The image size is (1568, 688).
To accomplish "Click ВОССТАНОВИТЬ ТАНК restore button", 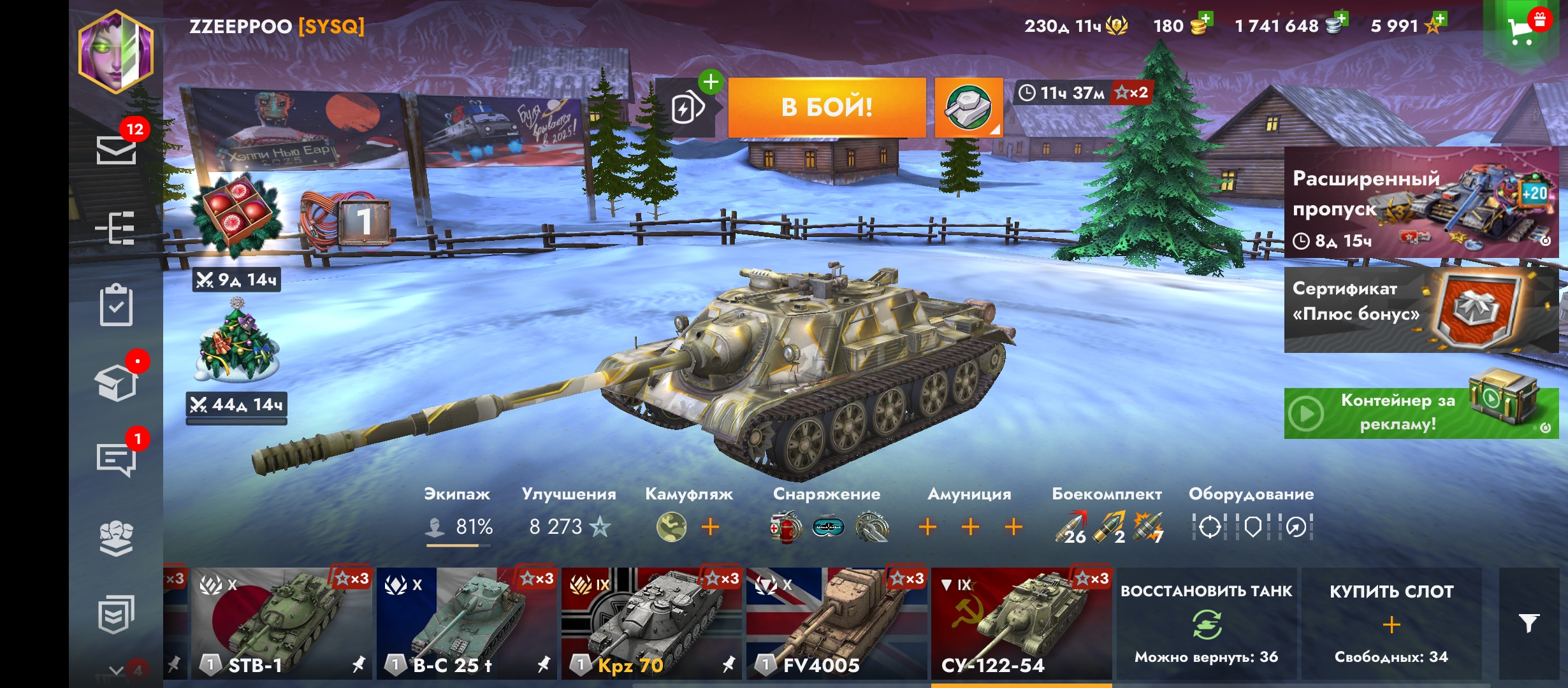I will point(1206,624).
